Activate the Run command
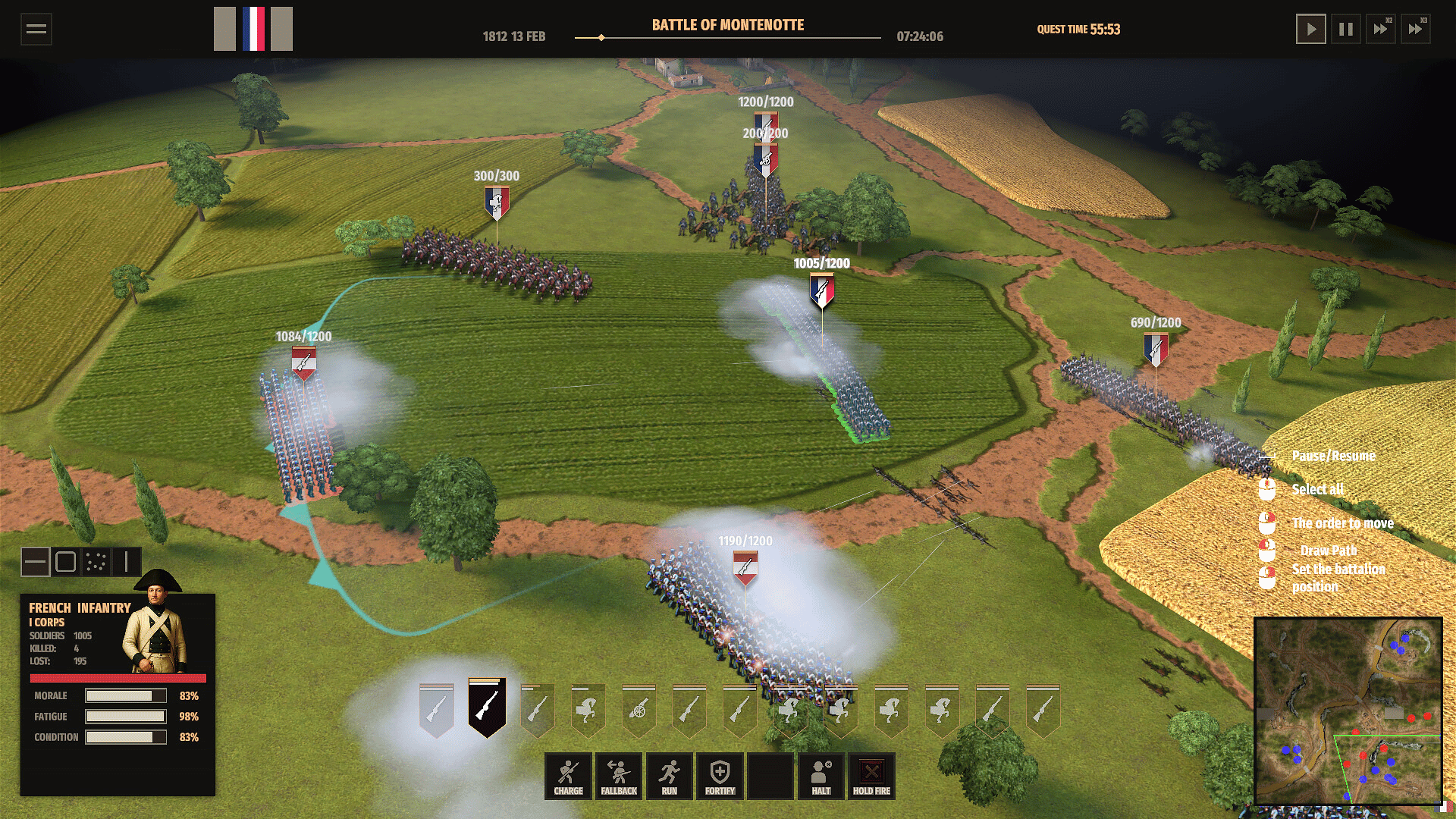 tap(669, 776)
